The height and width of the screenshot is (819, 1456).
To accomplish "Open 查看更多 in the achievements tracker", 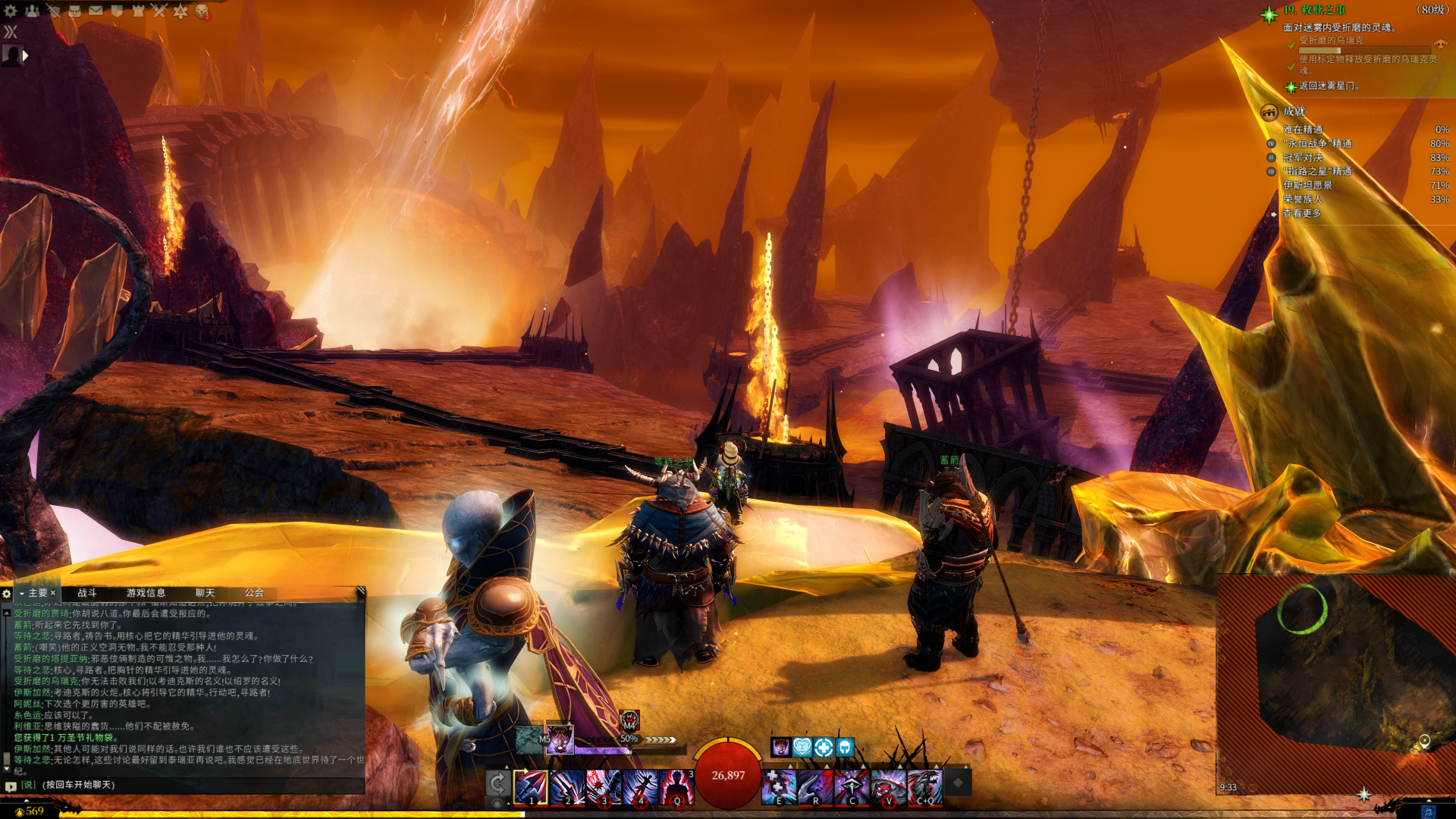I will pyautogui.click(x=1302, y=214).
